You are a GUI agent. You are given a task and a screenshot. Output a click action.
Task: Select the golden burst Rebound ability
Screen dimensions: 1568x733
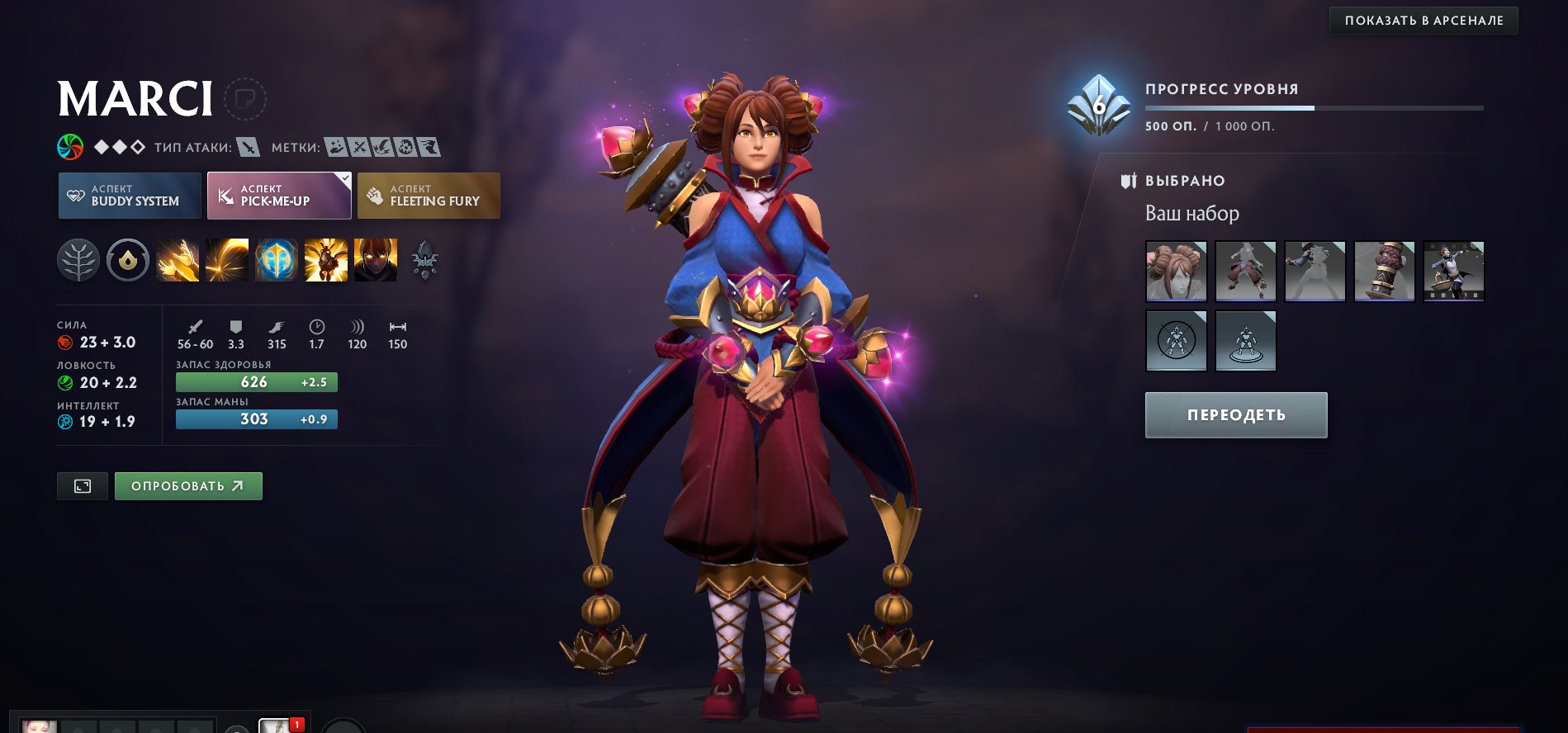pos(227,261)
